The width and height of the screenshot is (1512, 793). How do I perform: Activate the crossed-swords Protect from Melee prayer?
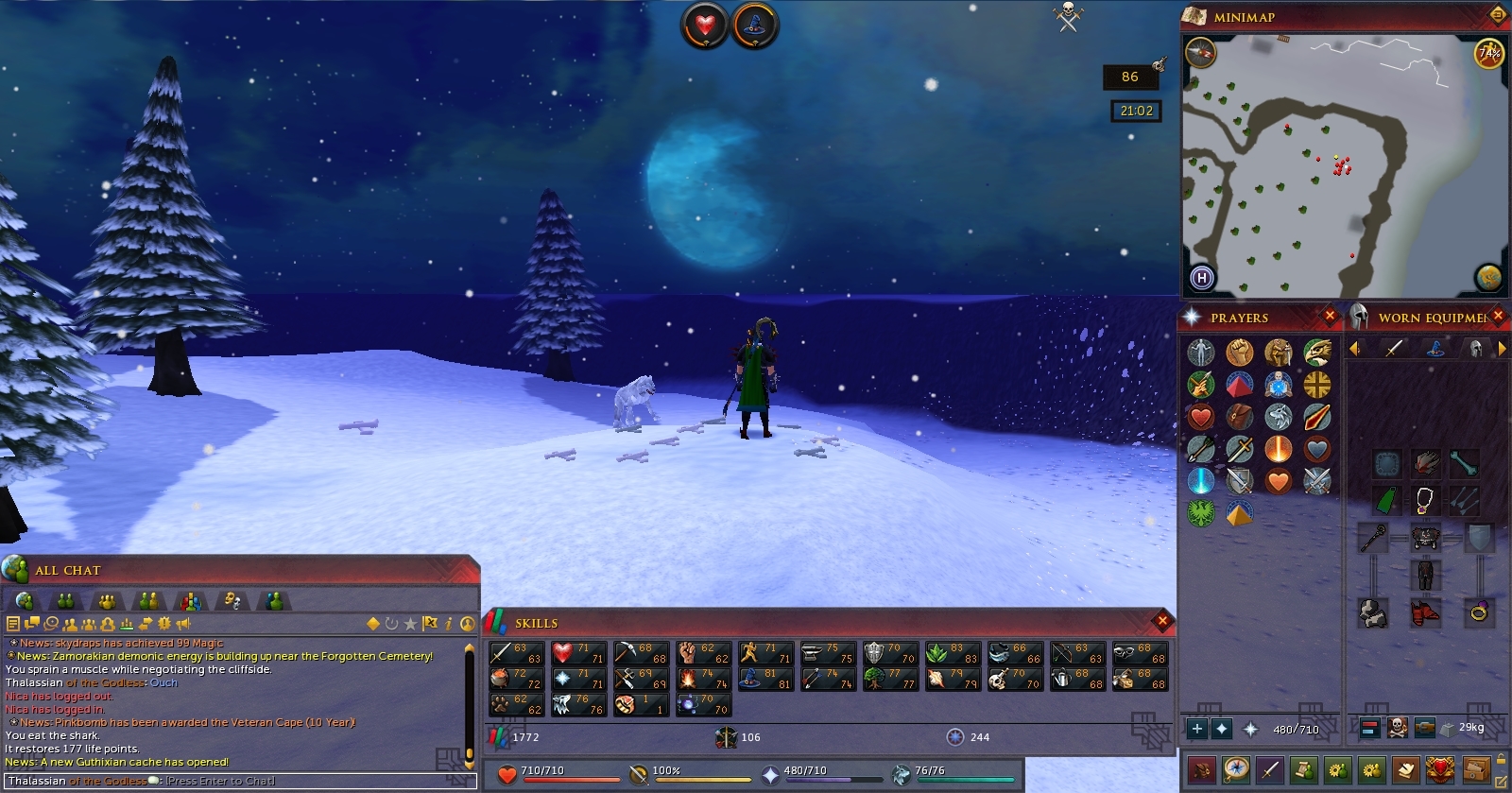(x=1317, y=480)
